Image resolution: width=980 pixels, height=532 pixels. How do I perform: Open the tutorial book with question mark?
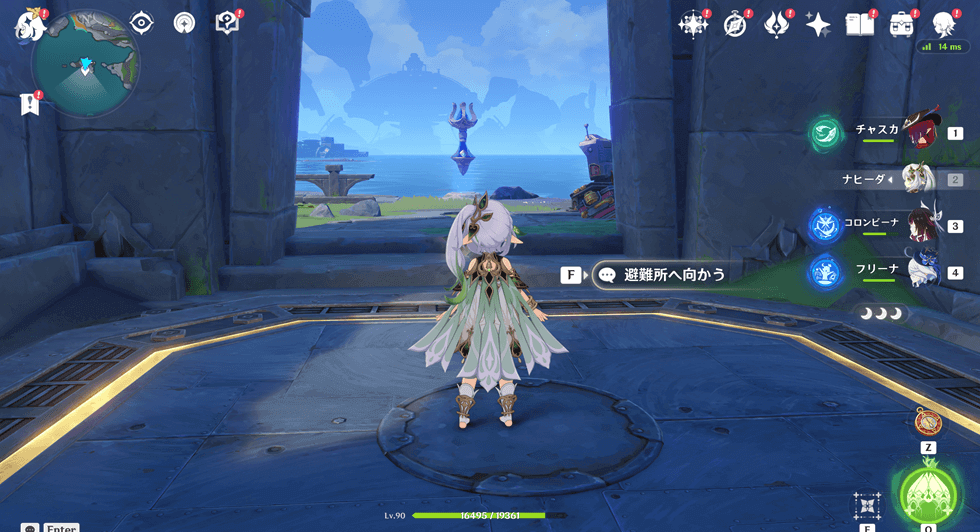click(227, 23)
